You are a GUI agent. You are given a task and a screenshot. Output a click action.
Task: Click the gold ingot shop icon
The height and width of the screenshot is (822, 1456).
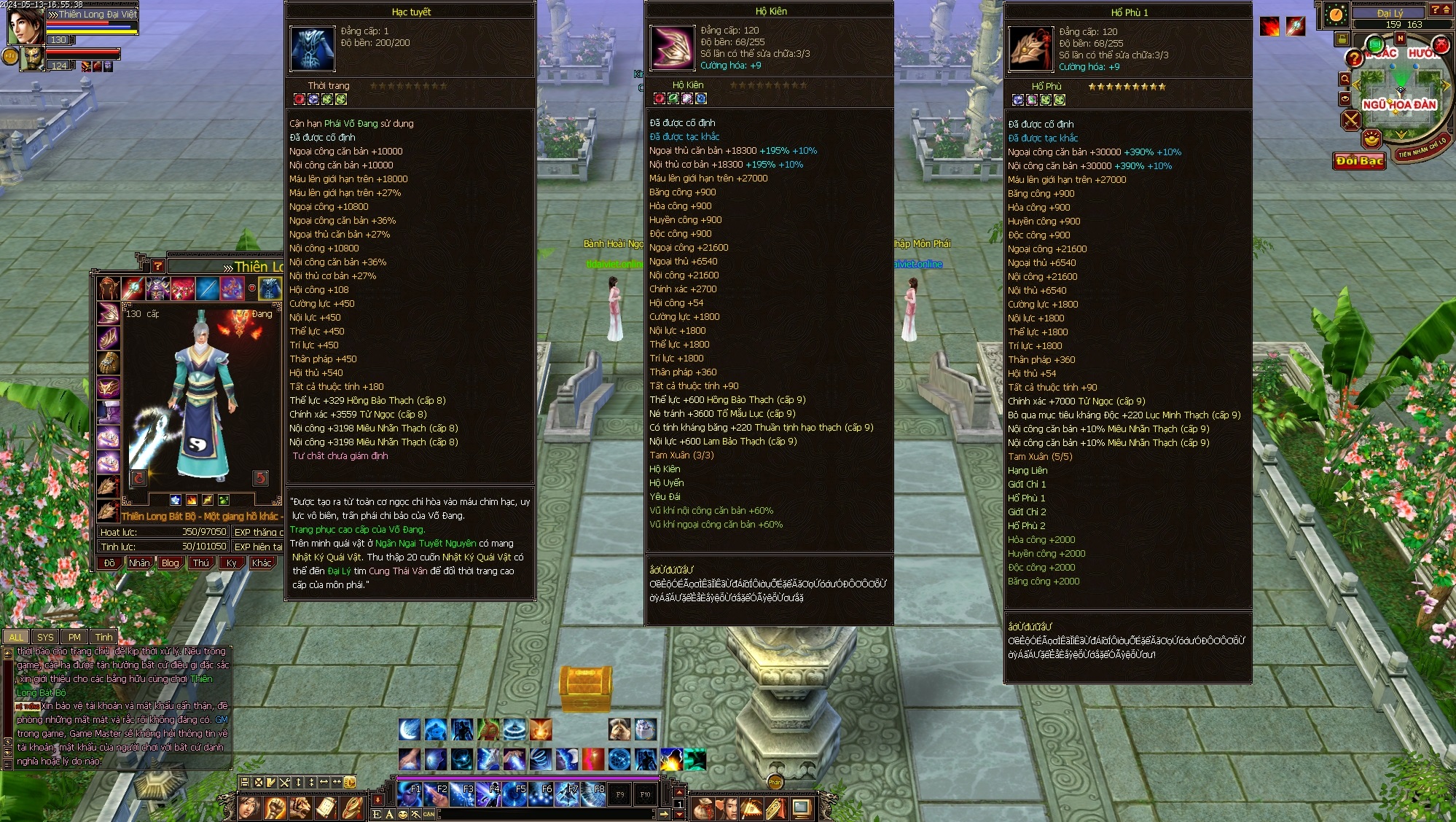pyautogui.click(x=1372, y=138)
